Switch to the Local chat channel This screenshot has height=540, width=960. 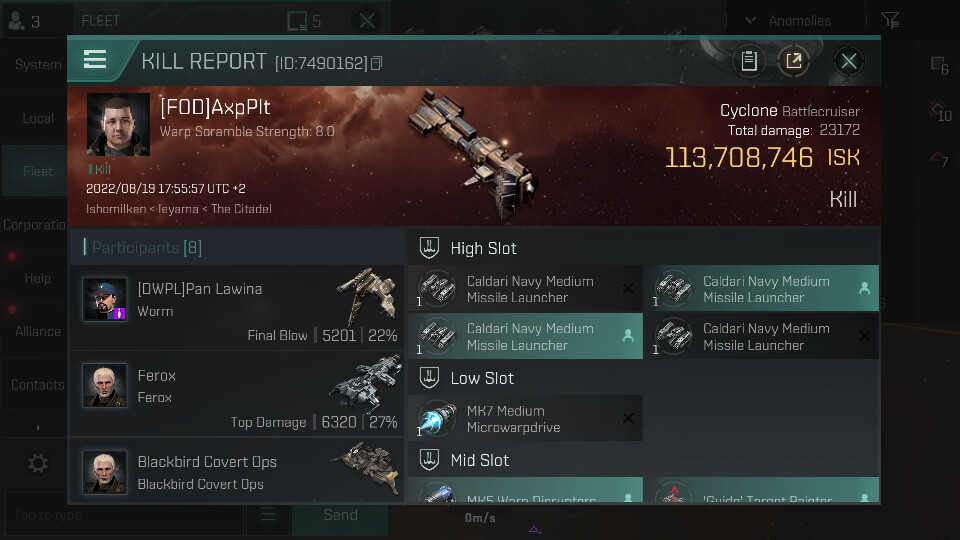(38, 118)
